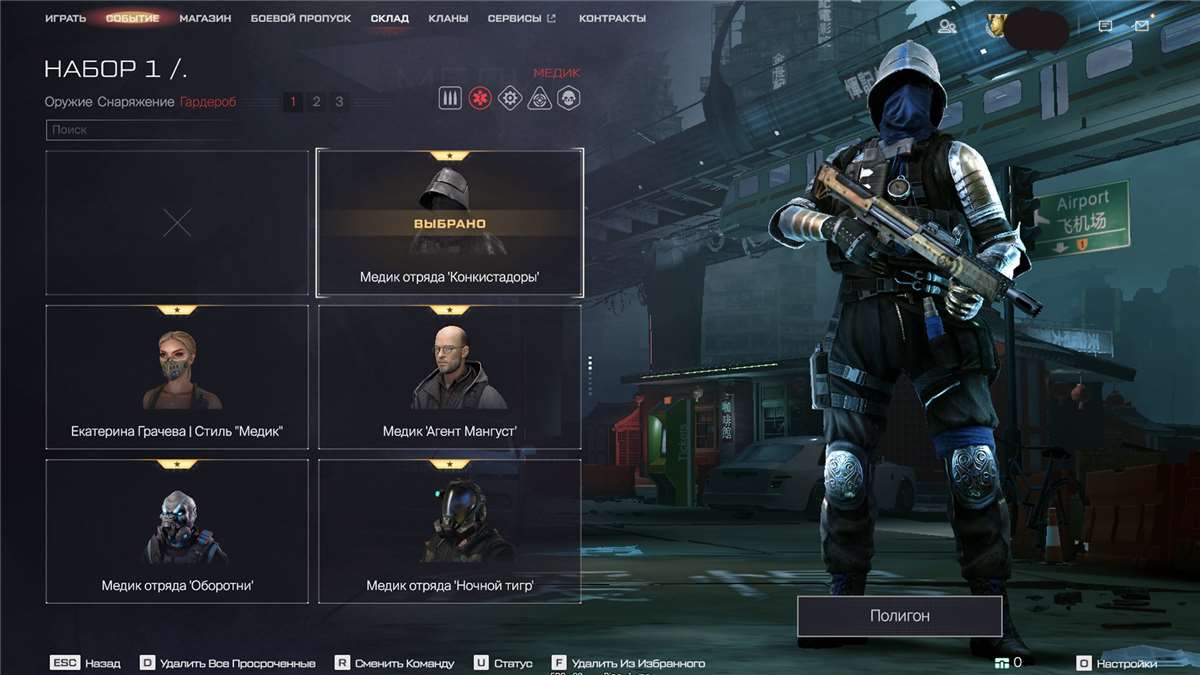Viewport: 1200px width, 675px height.
Task: Select loadout set number 2
Action: coord(316,101)
